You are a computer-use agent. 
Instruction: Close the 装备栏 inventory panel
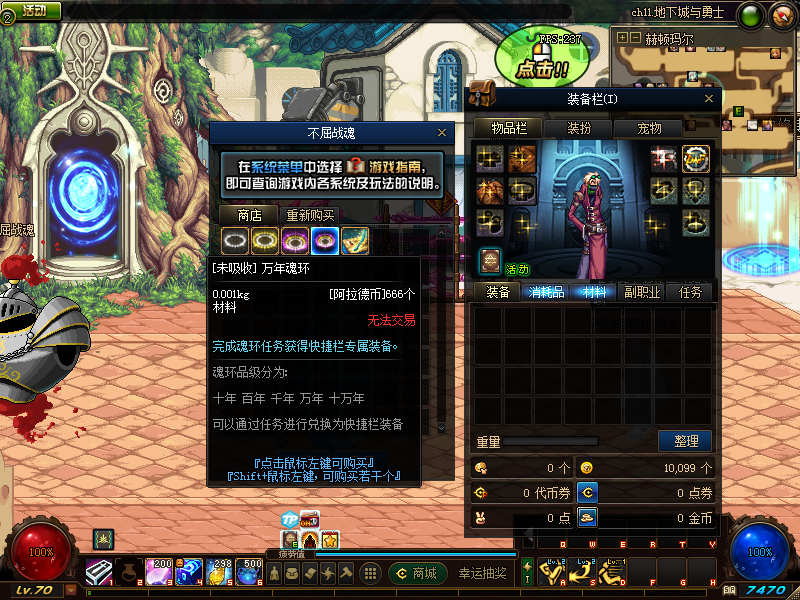709,99
